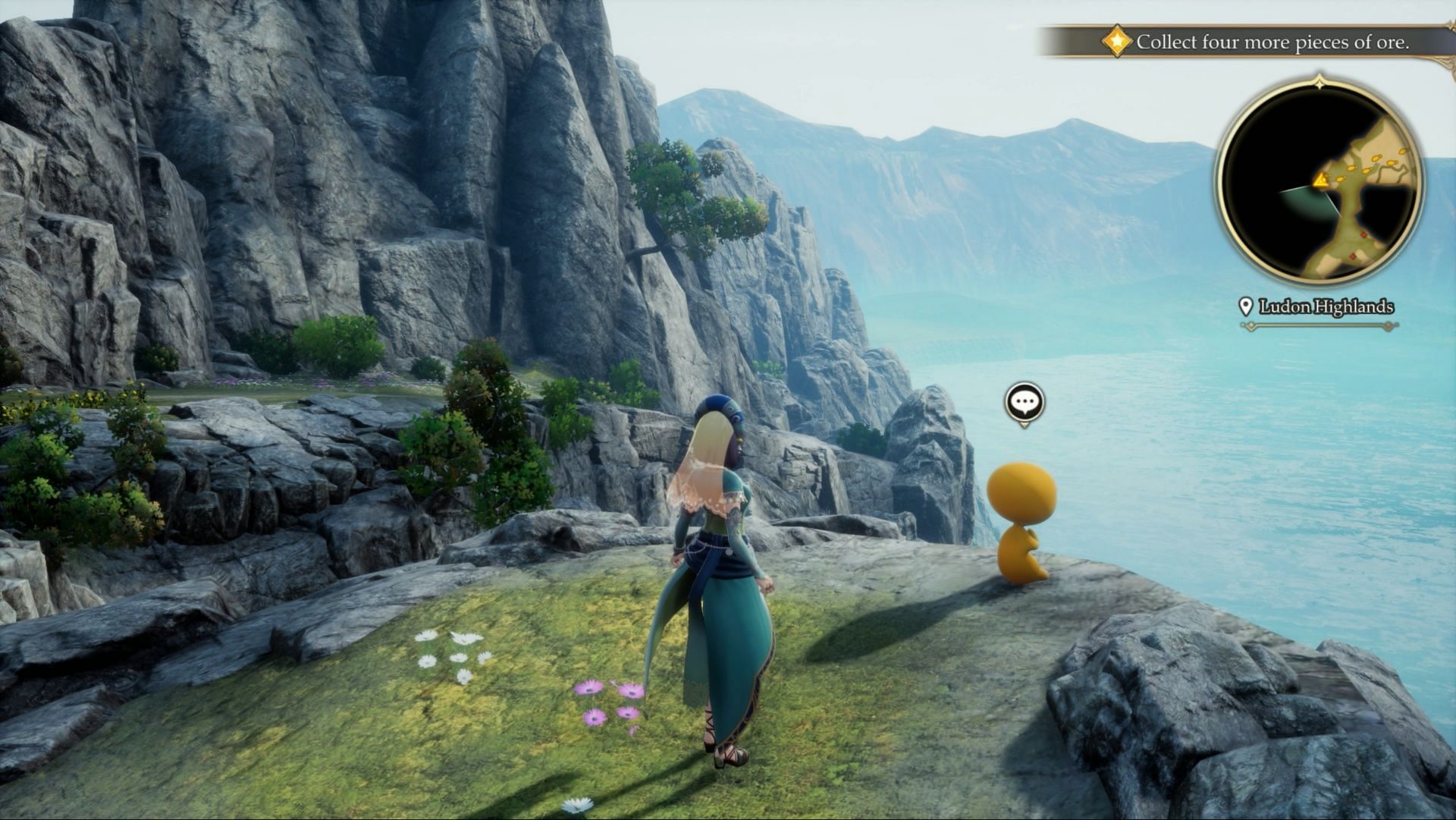1456x820 pixels.
Task: Select the 'Collect four more pieces of ore' objective
Action: 1272,42
